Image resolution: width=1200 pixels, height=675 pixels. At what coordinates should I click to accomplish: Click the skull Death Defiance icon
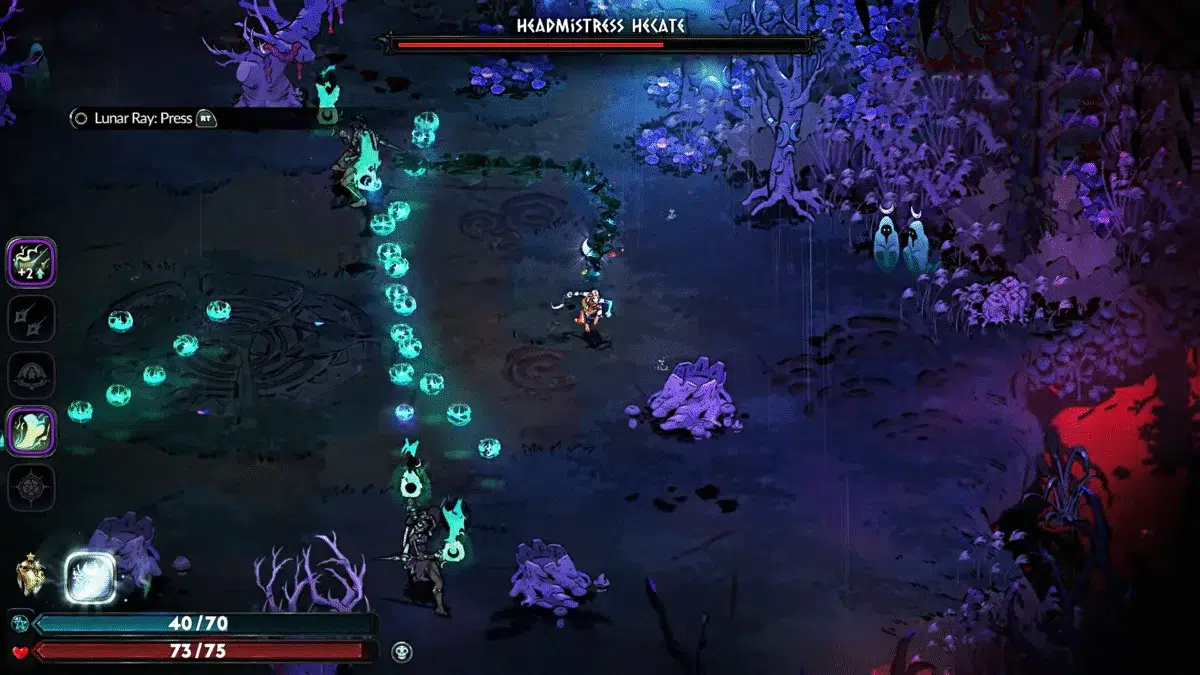click(x=402, y=651)
